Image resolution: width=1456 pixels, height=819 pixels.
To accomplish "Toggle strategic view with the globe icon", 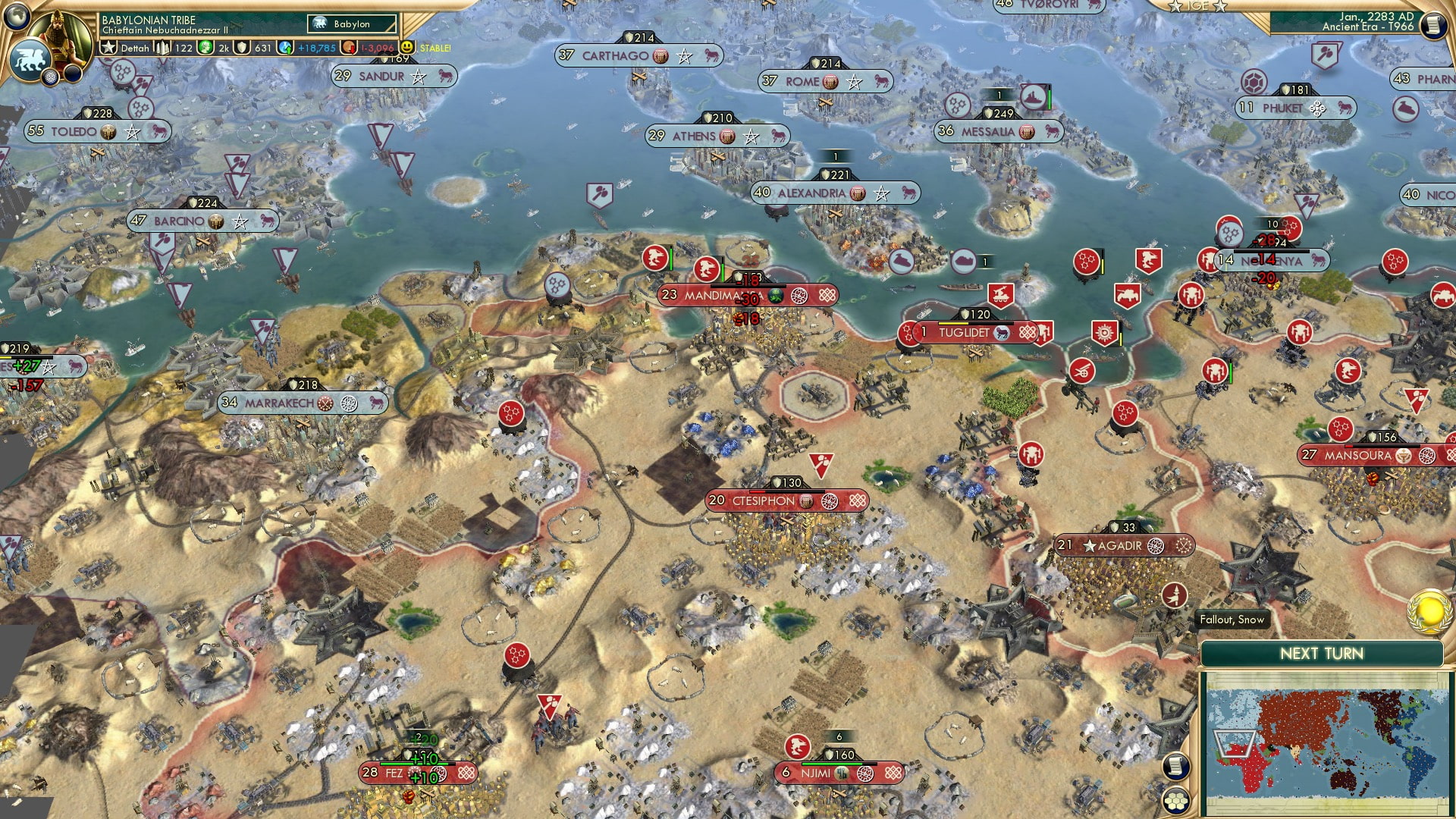I will coord(17,18).
